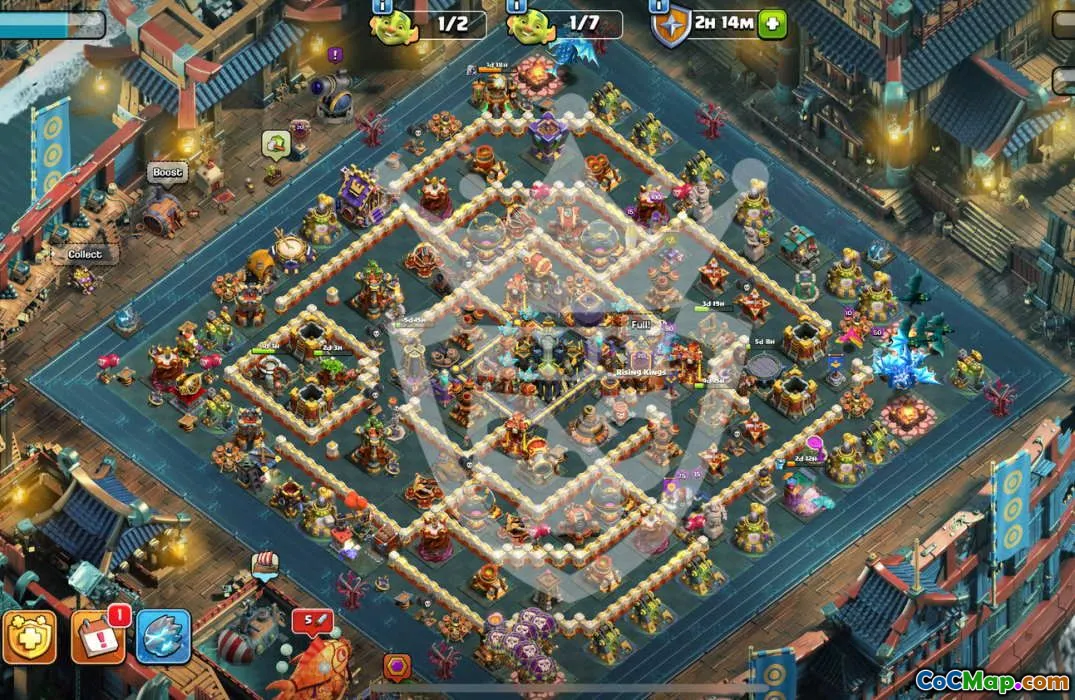Tap the green plus button beside shield timer

pos(771,24)
